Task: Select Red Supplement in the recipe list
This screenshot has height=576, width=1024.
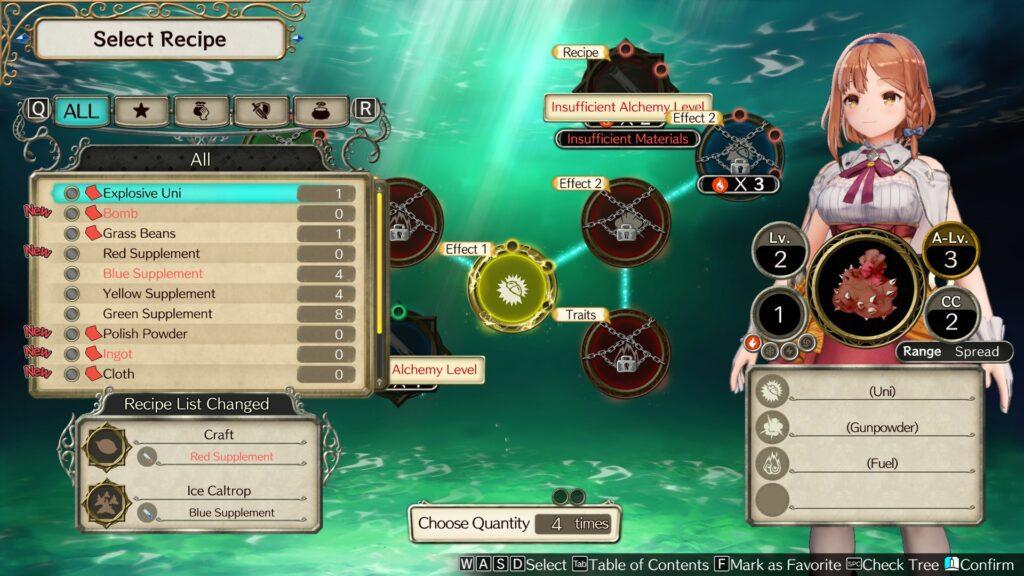Action: (200, 253)
